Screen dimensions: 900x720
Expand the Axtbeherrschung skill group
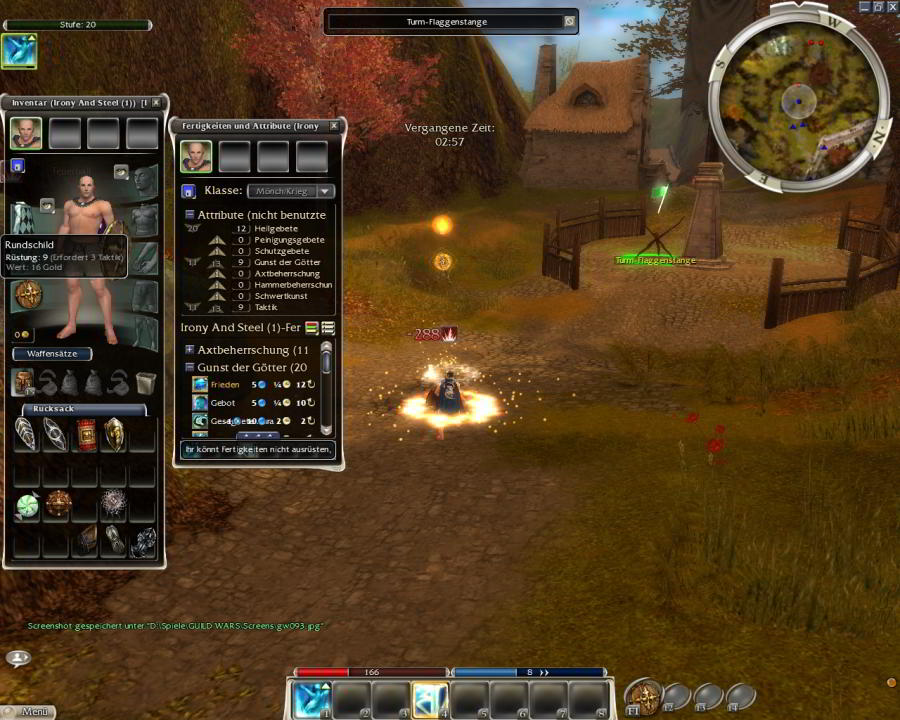click(189, 350)
